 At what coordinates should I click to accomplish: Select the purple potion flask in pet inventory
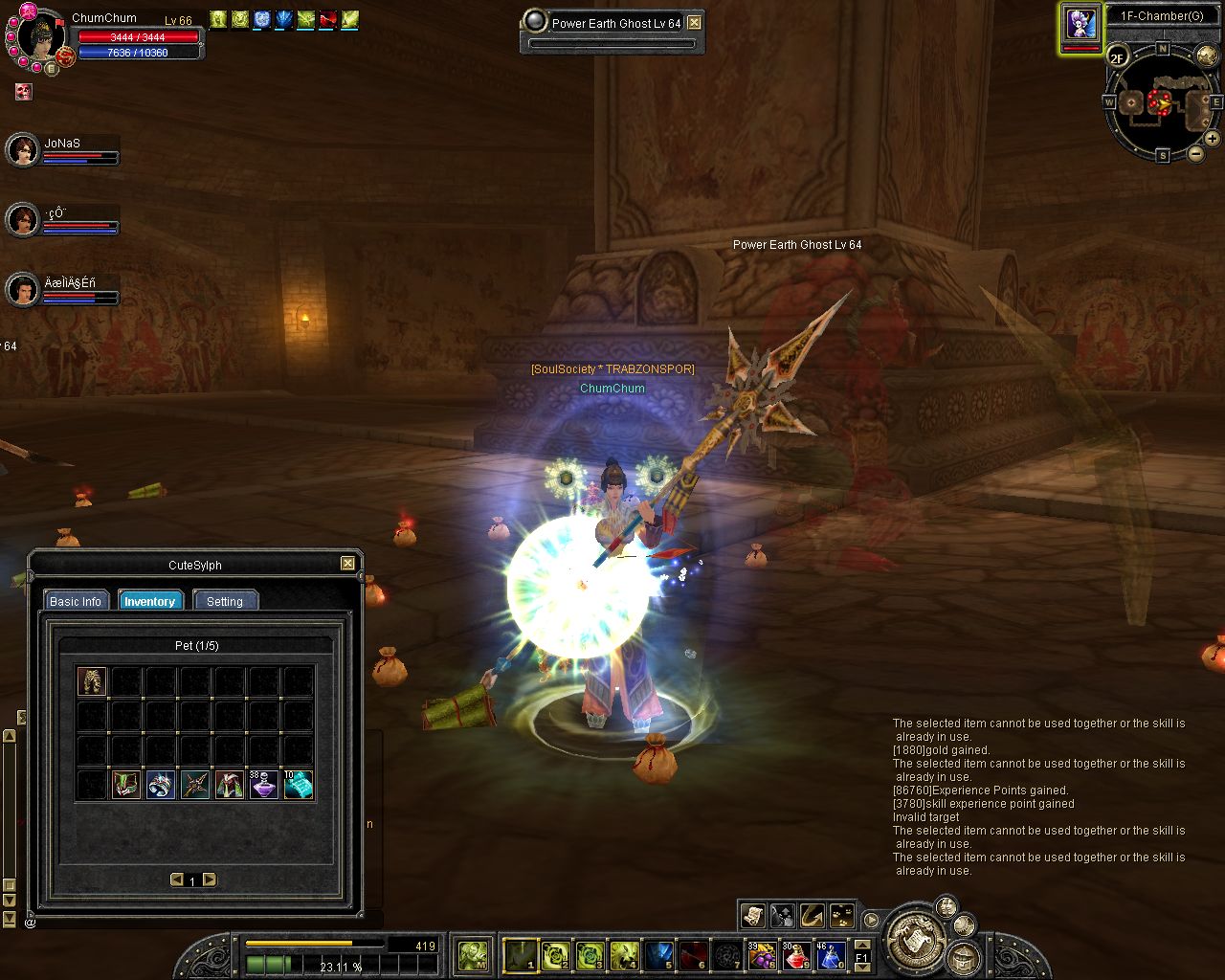tap(263, 785)
